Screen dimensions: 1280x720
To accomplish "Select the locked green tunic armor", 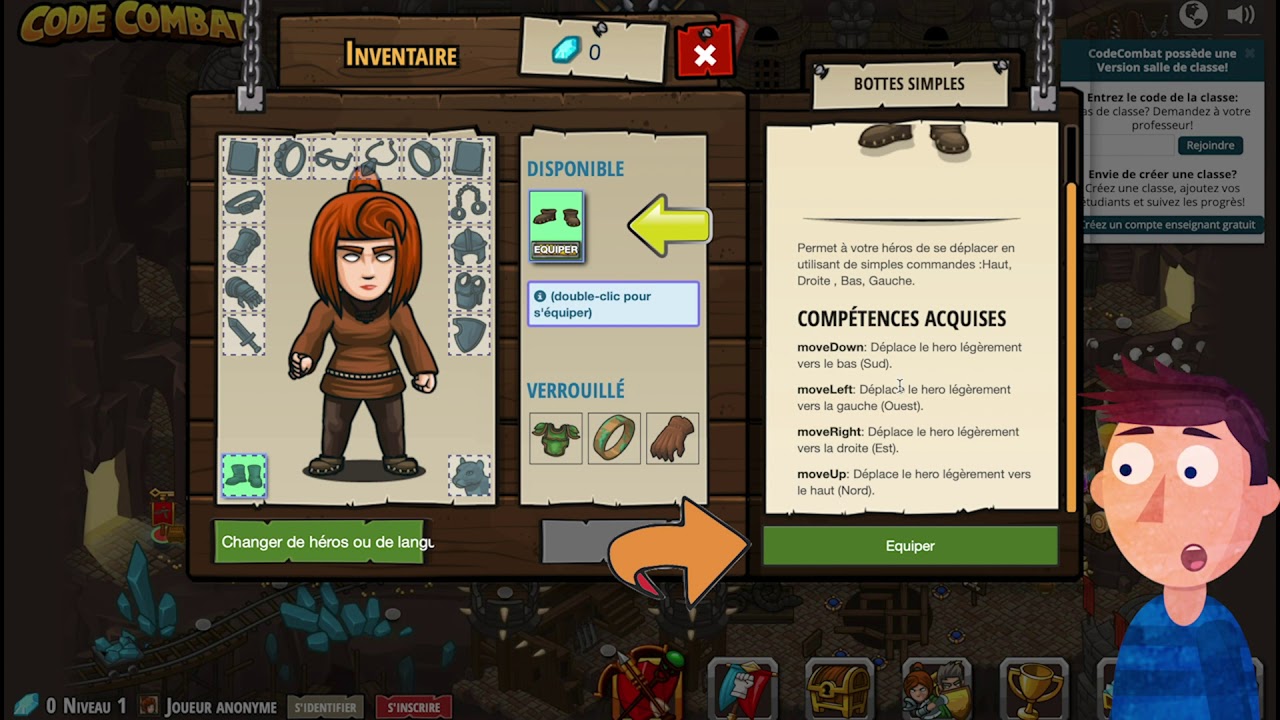I will coord(556,438).
